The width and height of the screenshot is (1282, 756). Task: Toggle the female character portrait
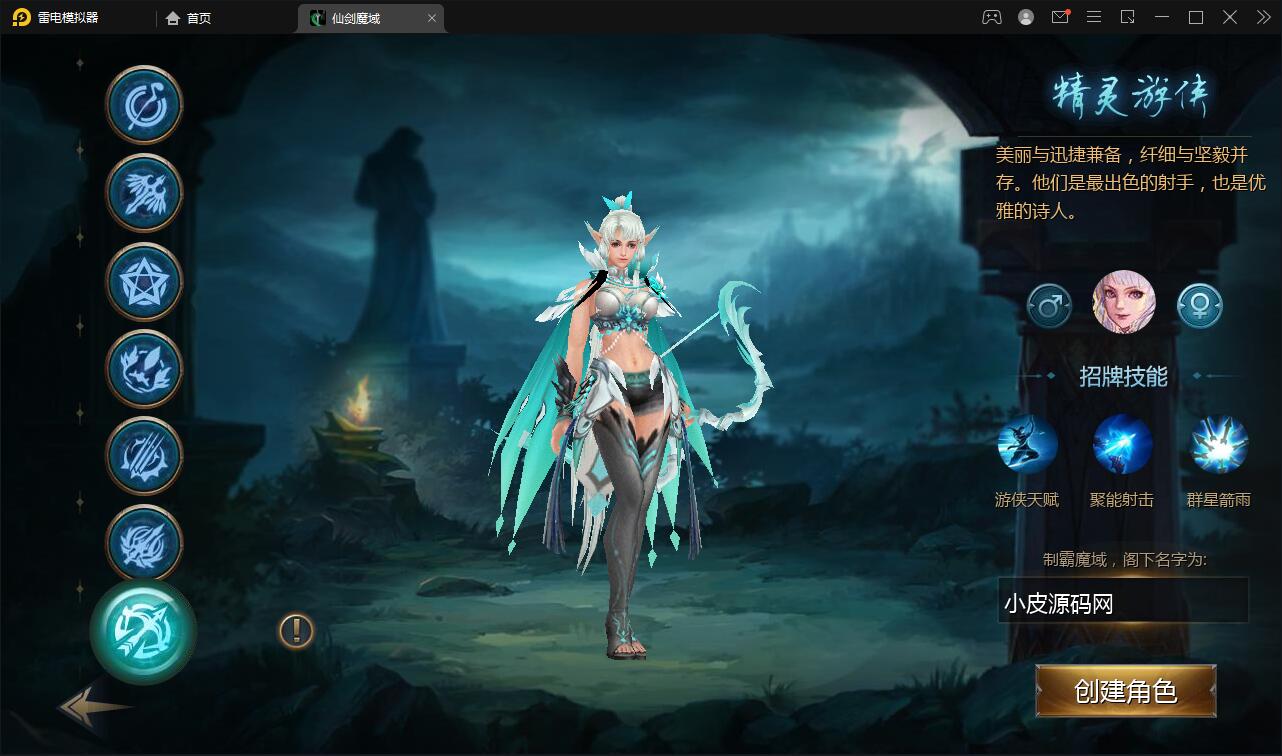point(1122,303)
